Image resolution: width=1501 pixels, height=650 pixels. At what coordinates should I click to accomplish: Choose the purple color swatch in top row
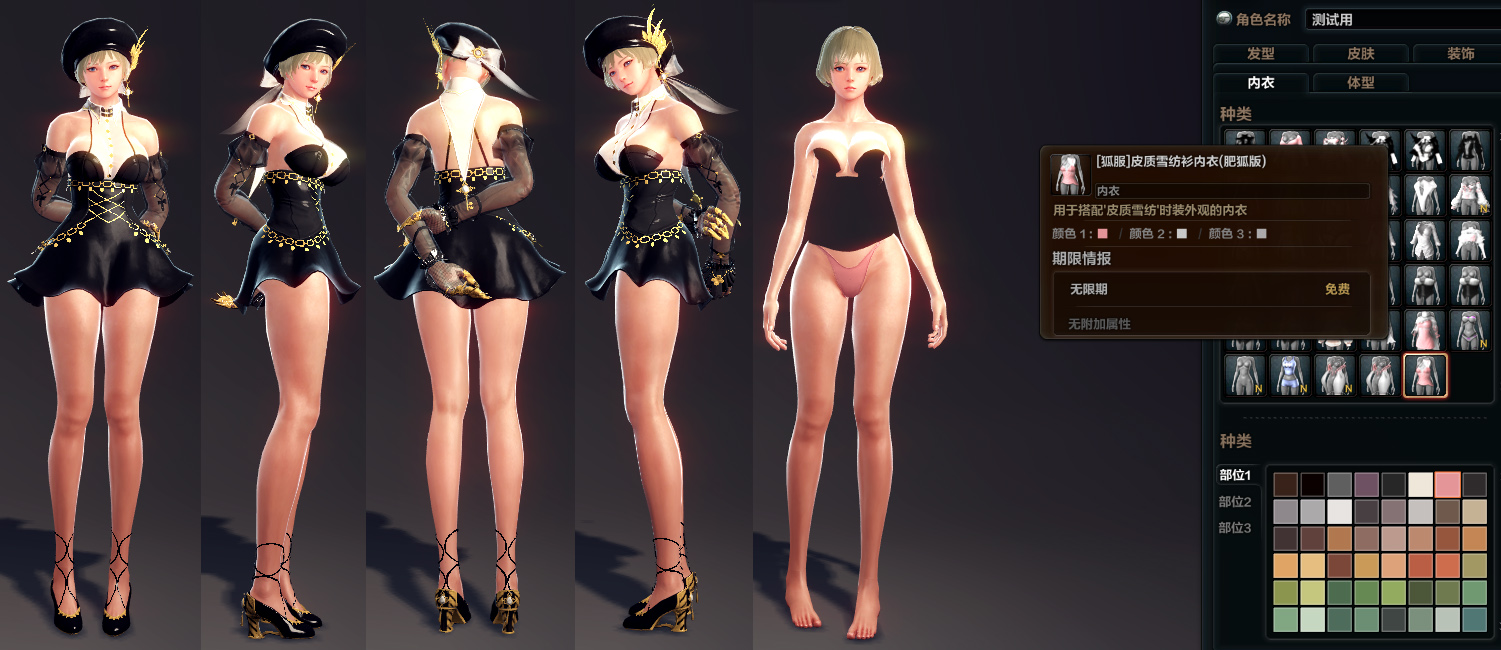click(1366, 485)
